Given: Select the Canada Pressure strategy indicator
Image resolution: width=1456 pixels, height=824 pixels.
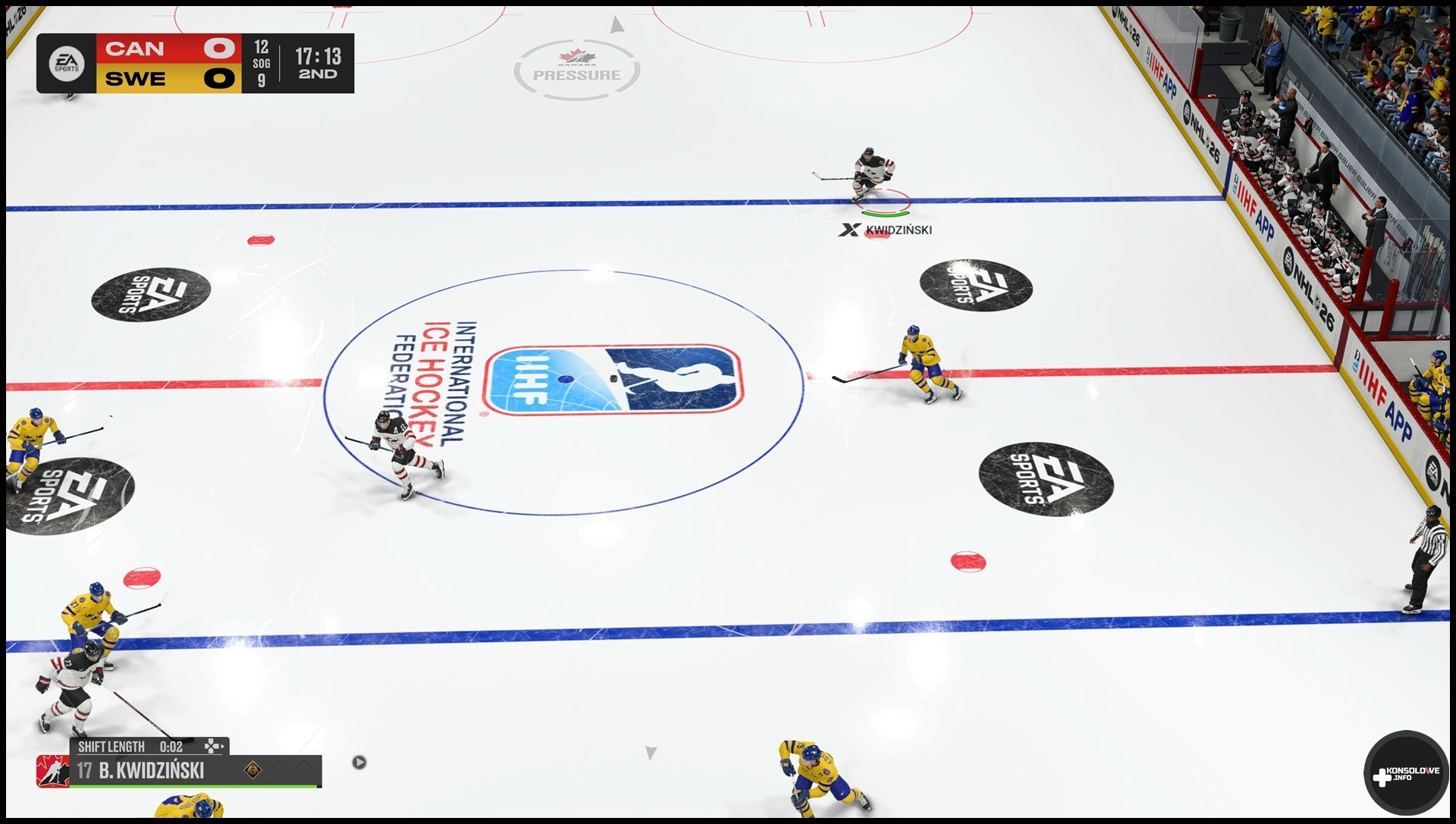Looking at the screenshot, I should (x=576, y=70).
